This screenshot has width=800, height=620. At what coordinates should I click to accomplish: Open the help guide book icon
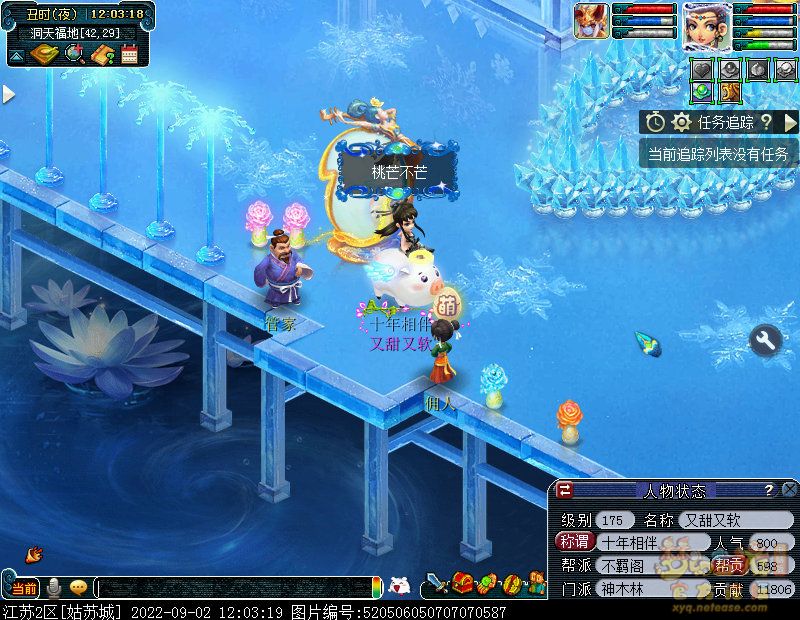point(101,54)
